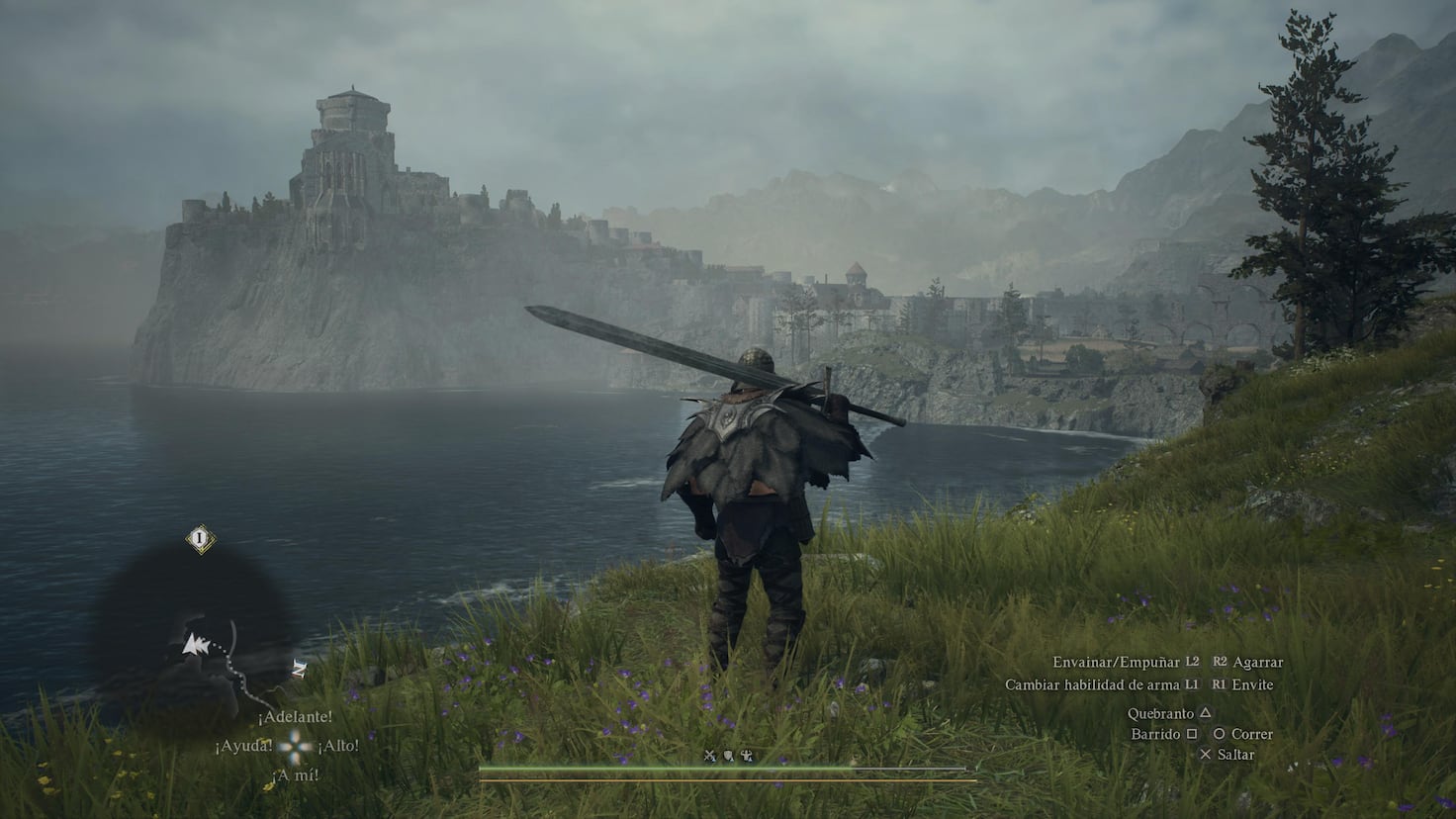The height and width of the screenshot is (819, 1456).
Task: Click the X icon beside Saltar
Action: click(1205, 754)
